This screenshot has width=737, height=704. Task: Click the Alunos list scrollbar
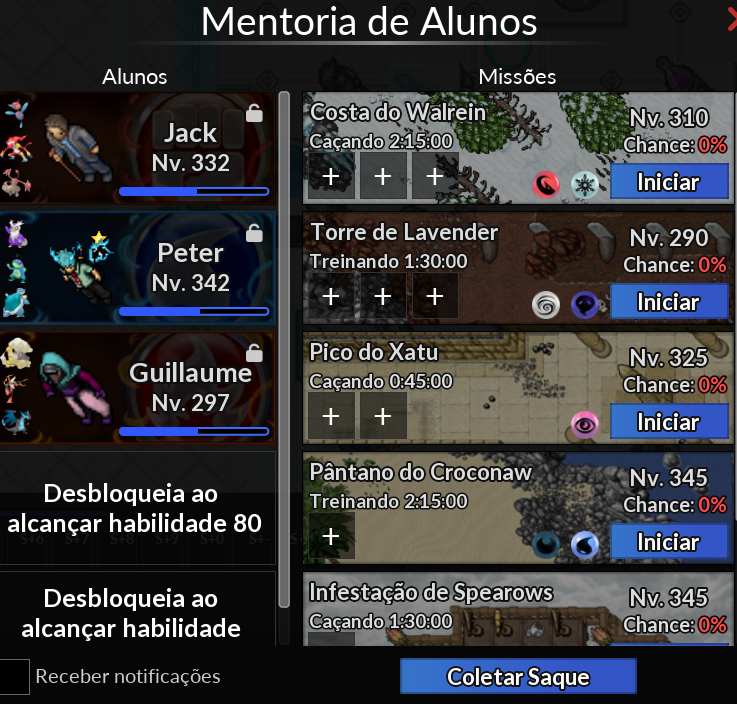pyautogui.click(x=284, y=350)
